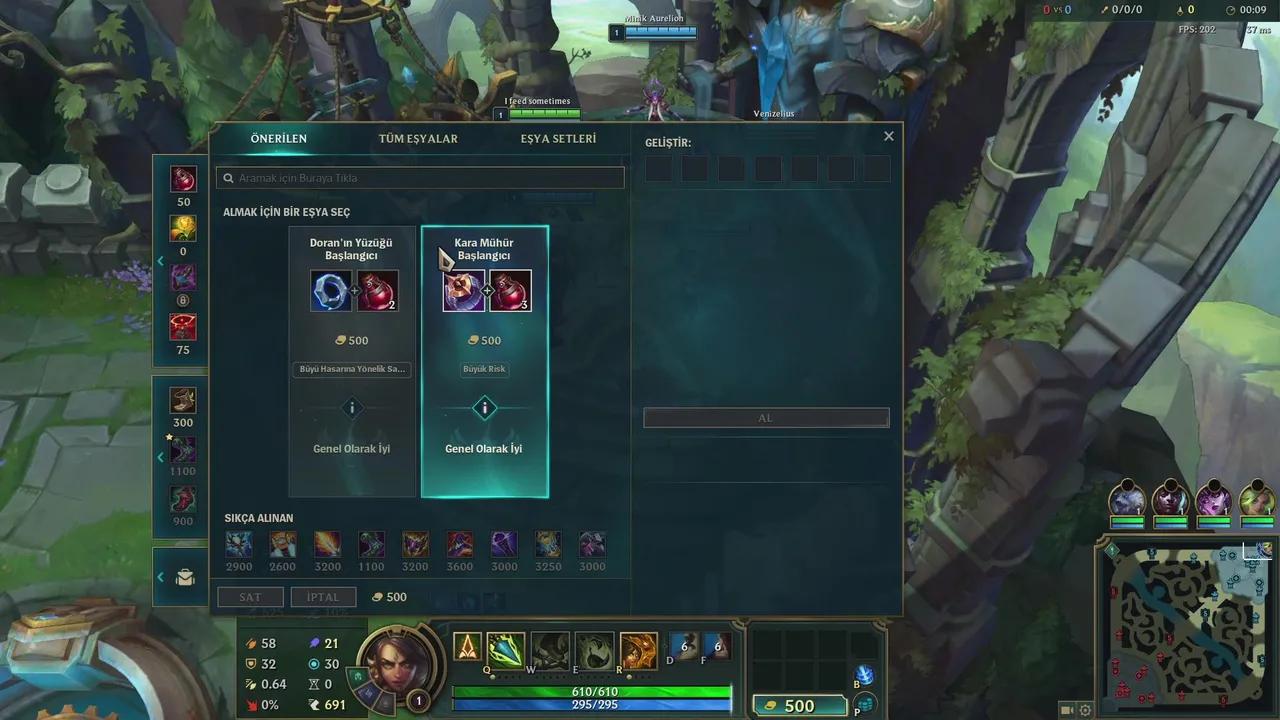Switch to the TÜM EŞYALAR tab
1280x720 pixels.
coord(418,139)
